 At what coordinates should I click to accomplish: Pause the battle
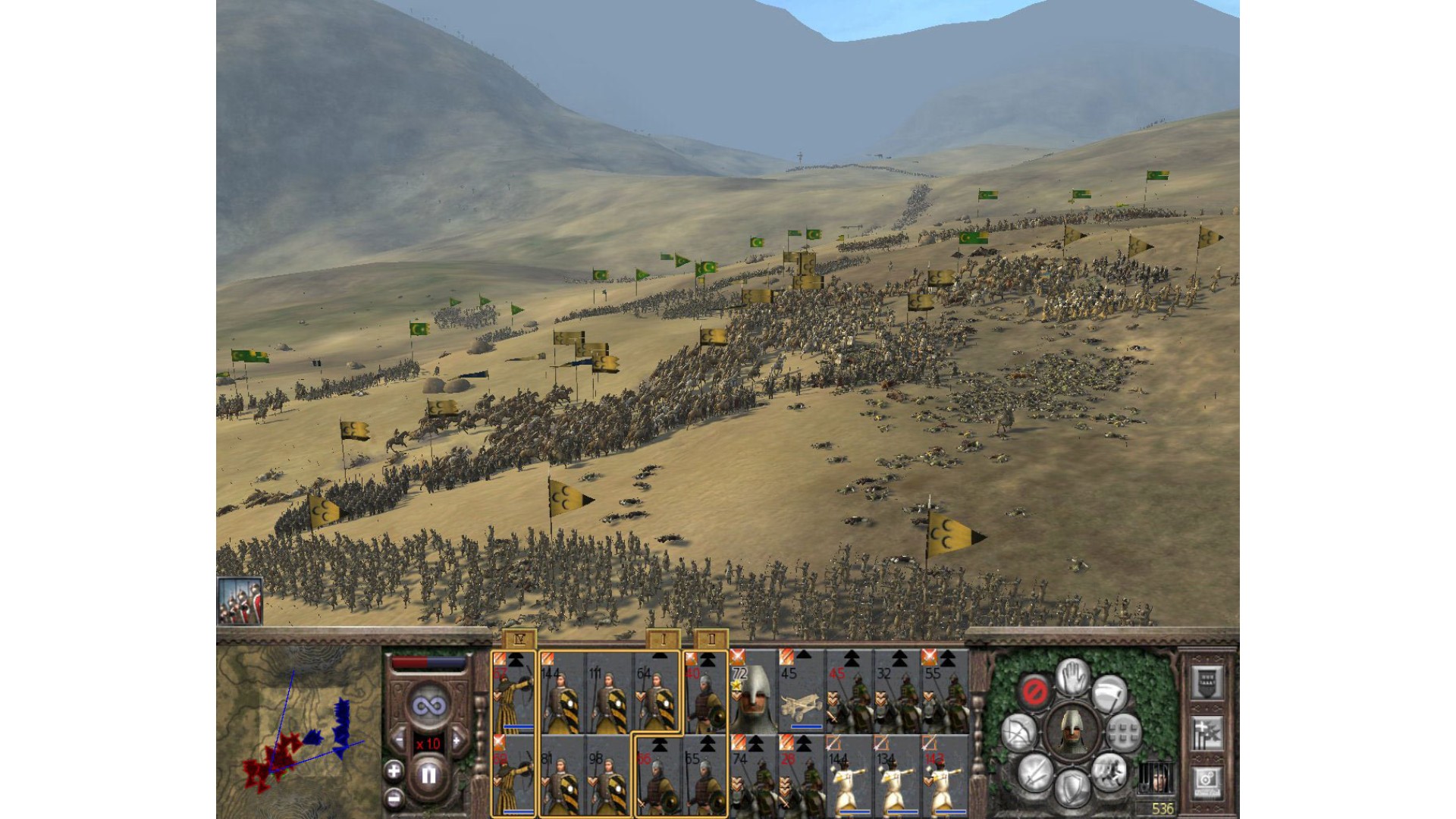pos(428,775)
